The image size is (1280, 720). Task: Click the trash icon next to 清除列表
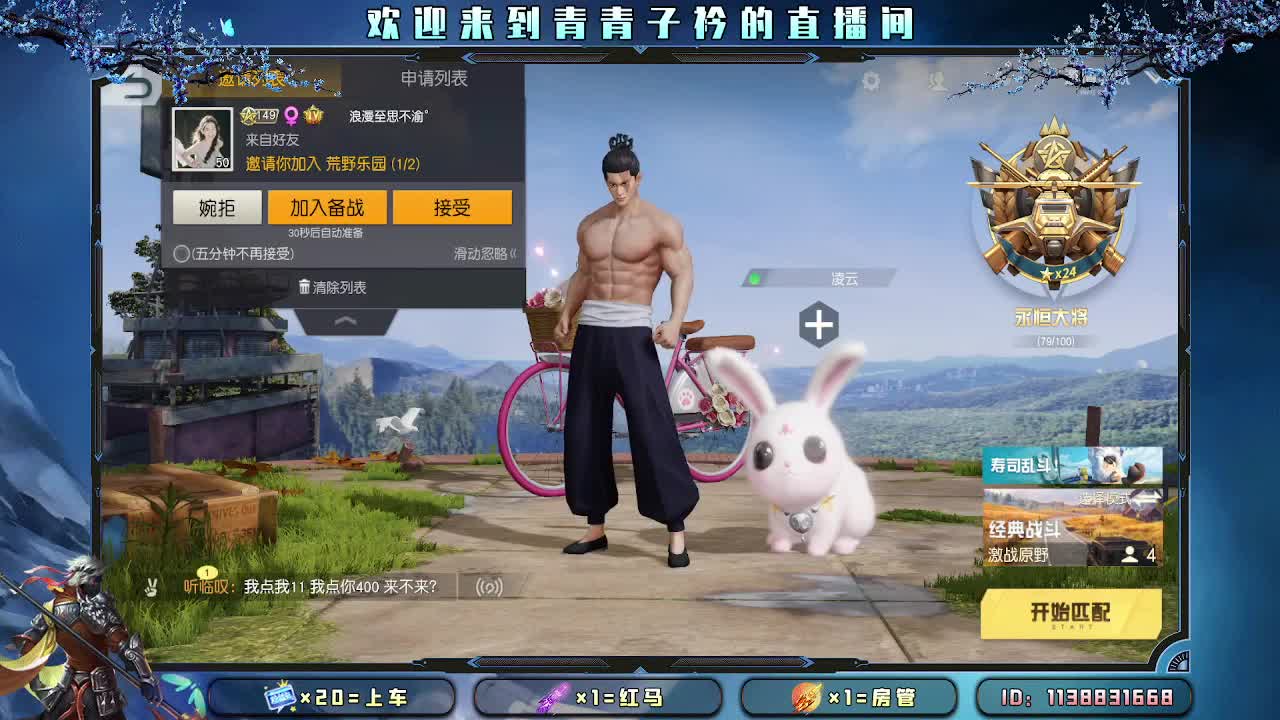pos(305,287)
